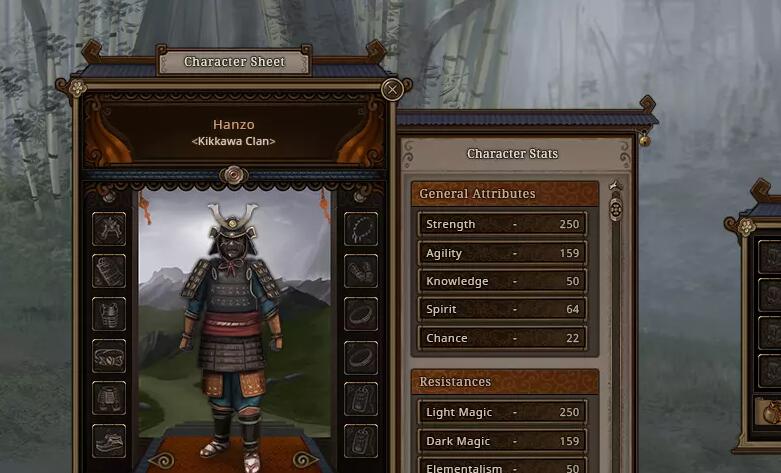
Task: Choose the chest armor equipment slot
Action: (x=109, y=313)
